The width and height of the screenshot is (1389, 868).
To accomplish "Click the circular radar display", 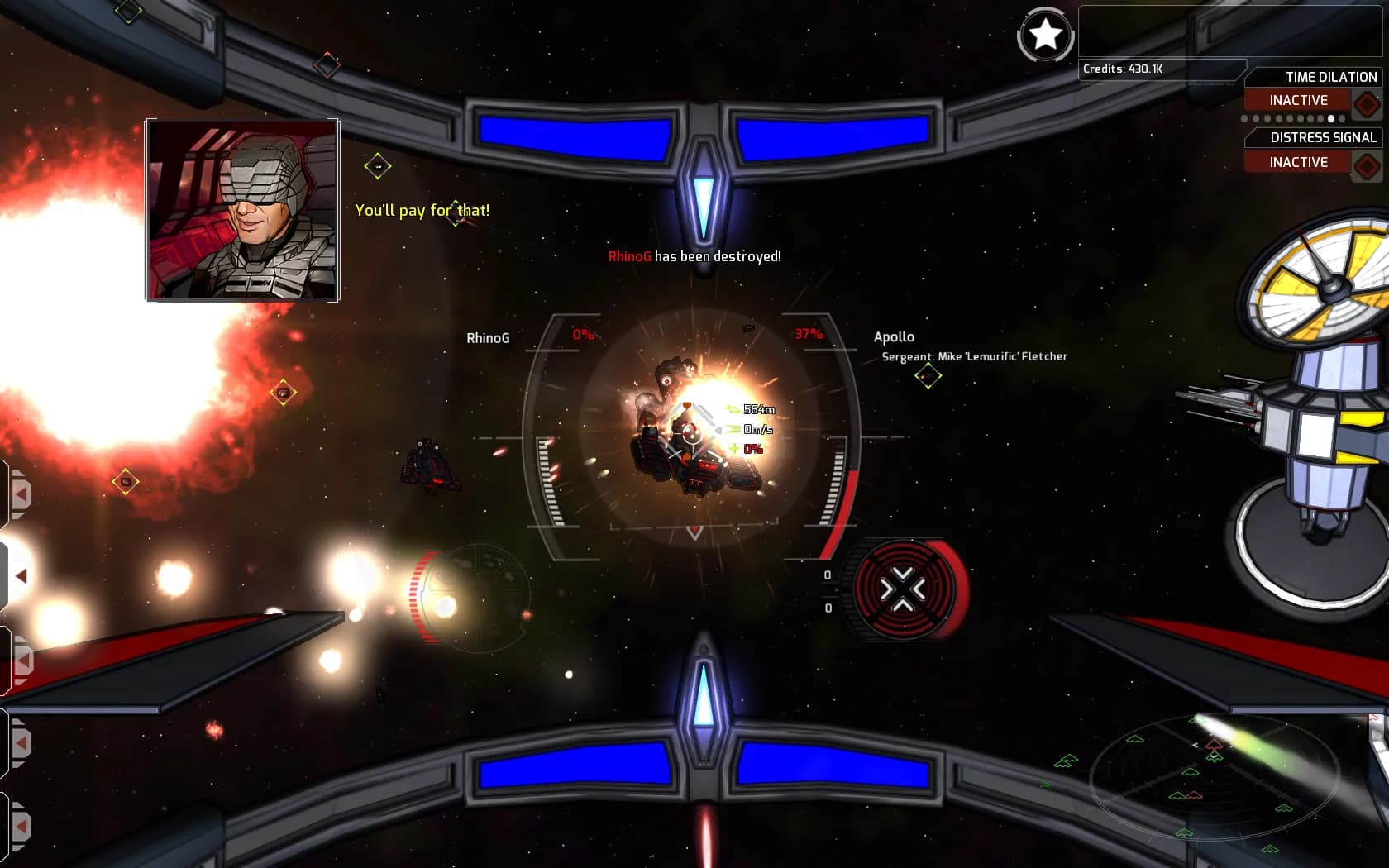I will (x=1213, y=776).
